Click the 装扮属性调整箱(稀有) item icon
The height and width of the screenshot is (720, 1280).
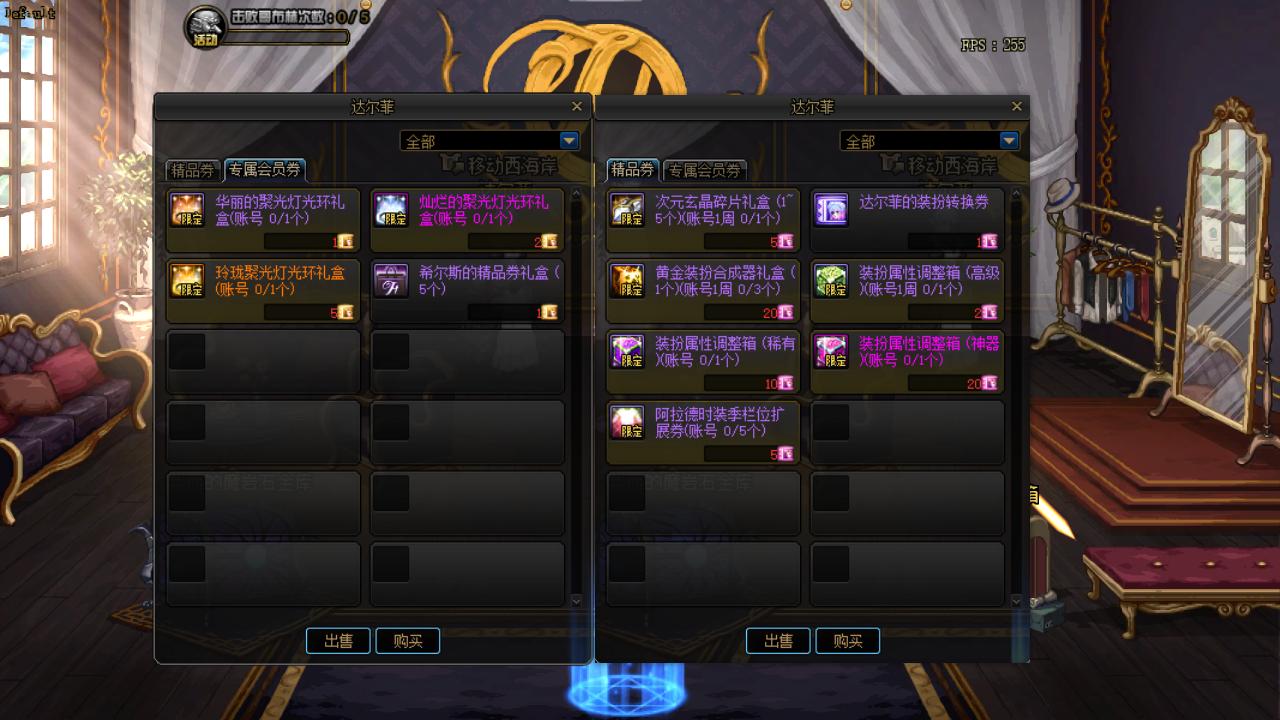pyautogui.click(x=628, y=353)
